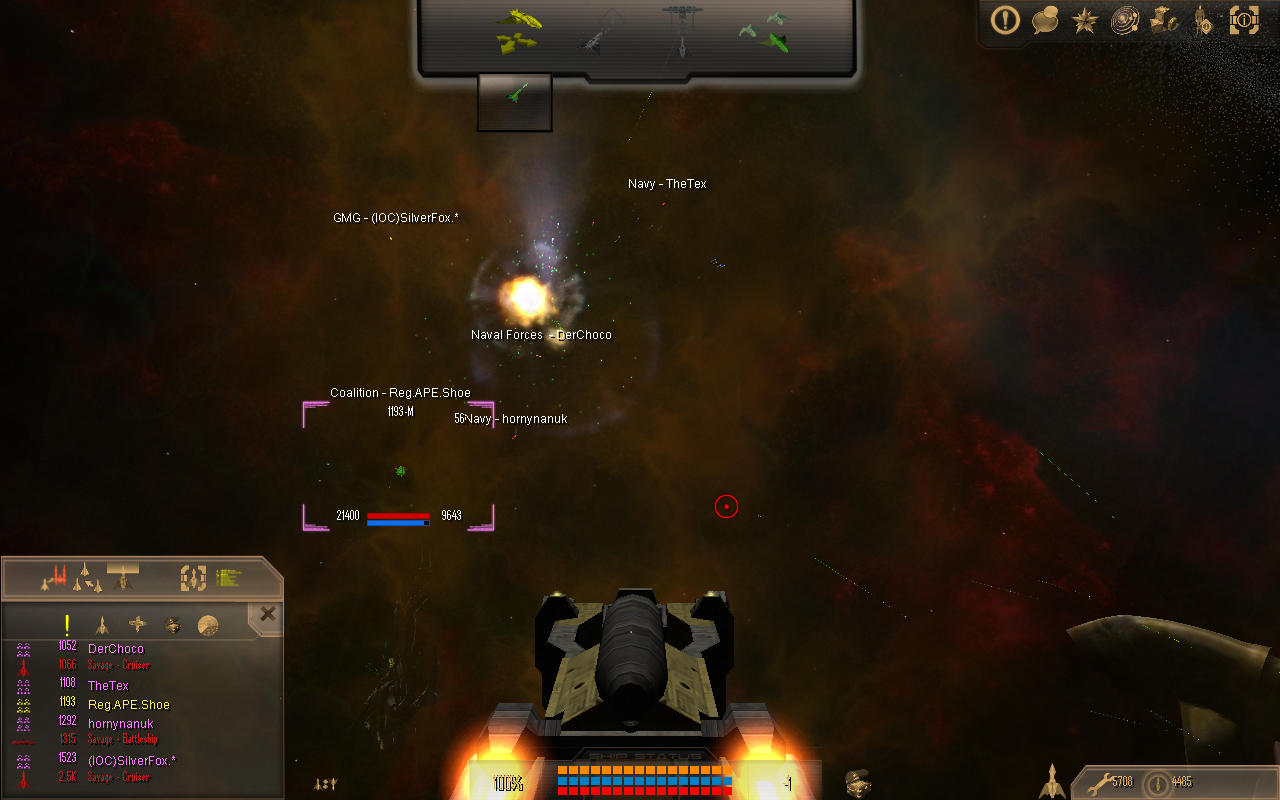Open the chat bubbles icon in top-right toolbar
The height and width of the screenshot is (800, 1280).
coord(1045,20)
